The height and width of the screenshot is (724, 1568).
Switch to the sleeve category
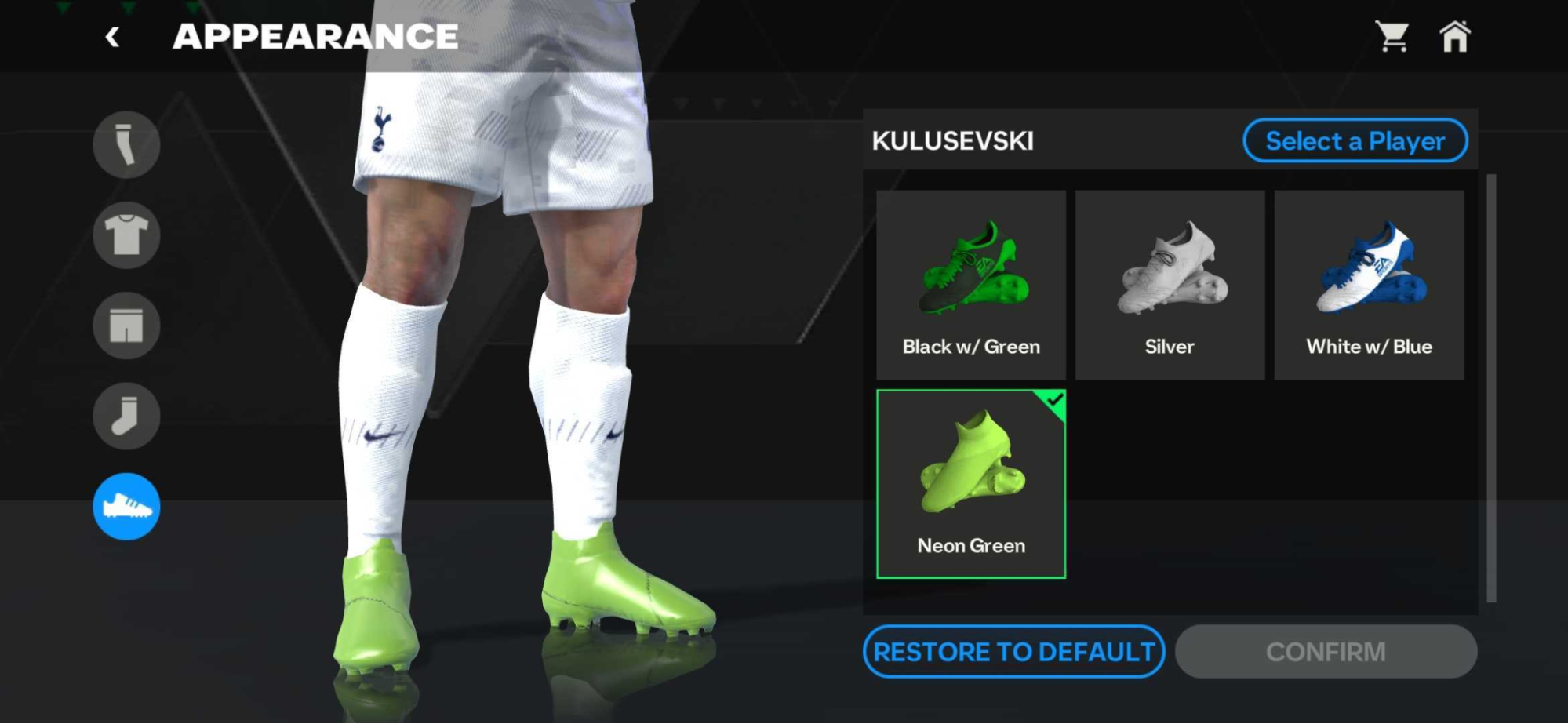(x=126, y=145)
